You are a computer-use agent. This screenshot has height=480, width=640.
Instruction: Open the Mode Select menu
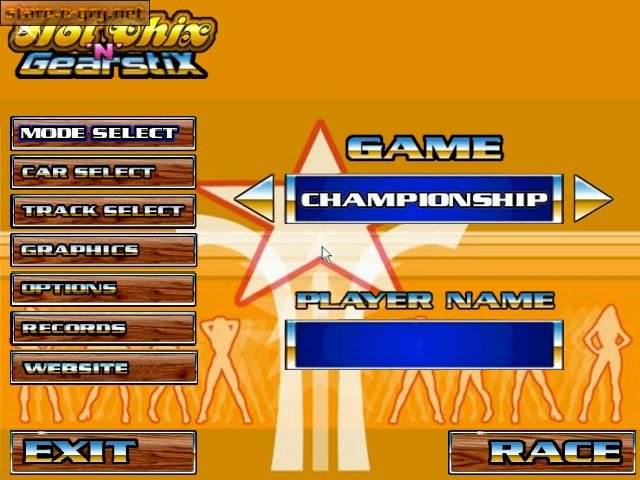(x=103, y=133)
